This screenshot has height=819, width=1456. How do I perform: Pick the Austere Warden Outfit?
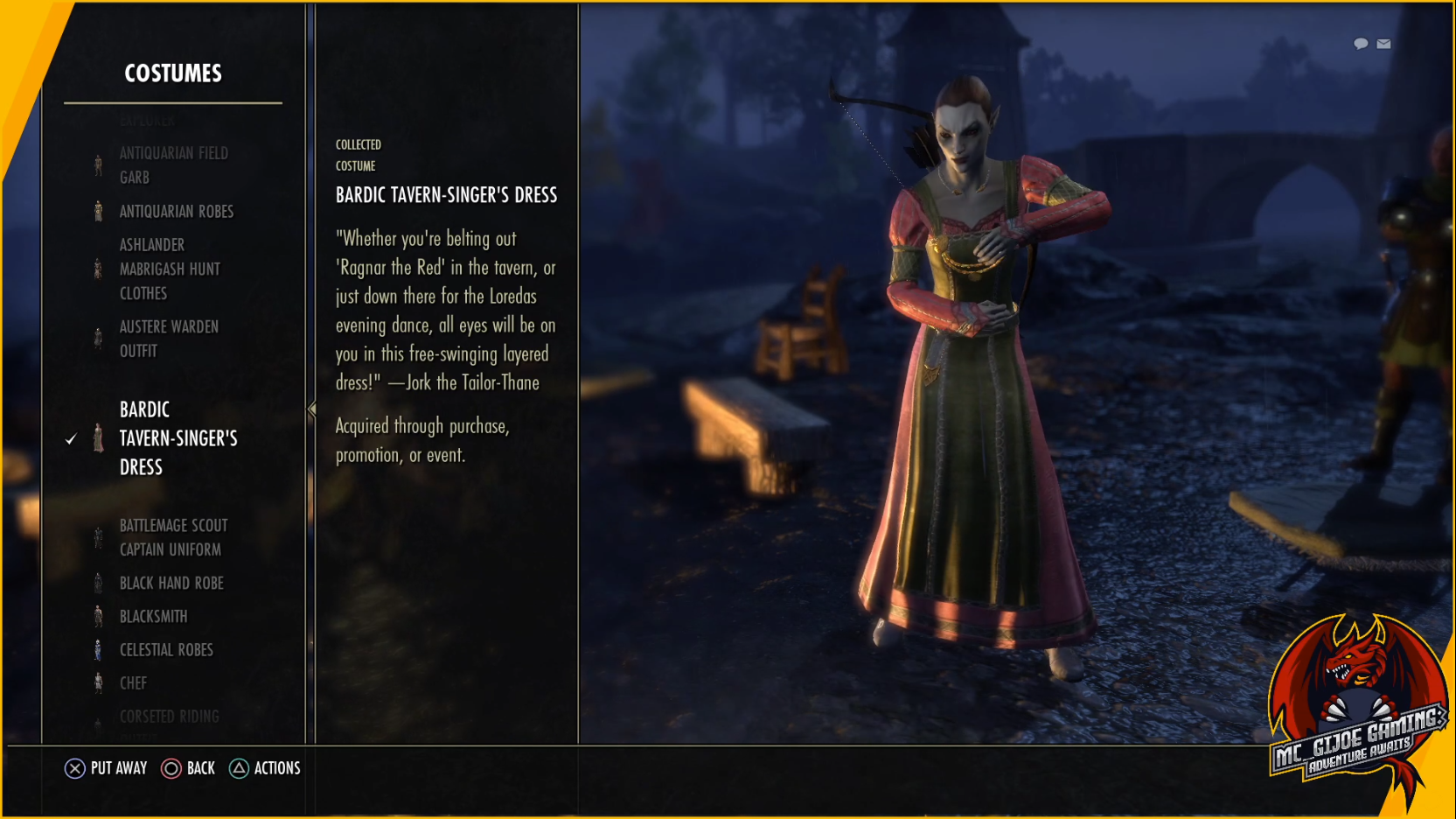click(x=169, y=339)
